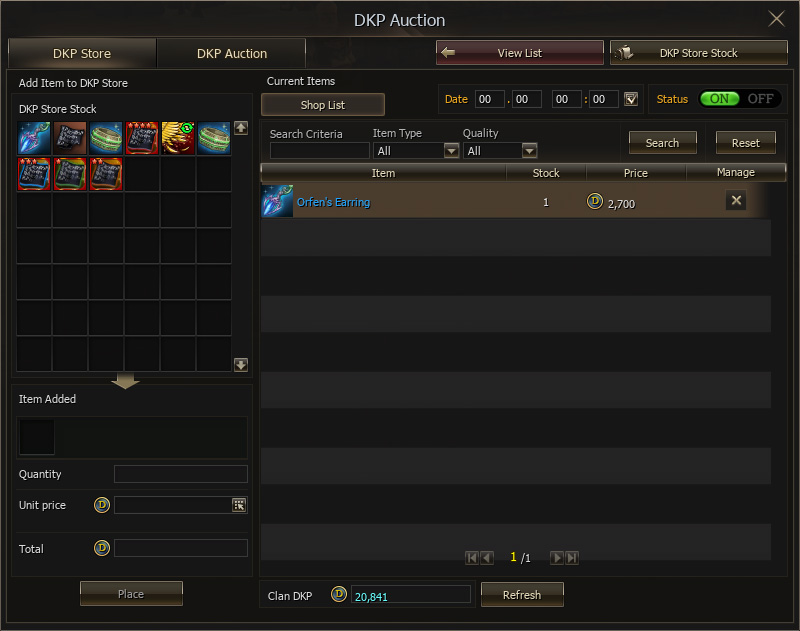
Task: Focus the Search Criteria text field
Action: click(319, 151)
